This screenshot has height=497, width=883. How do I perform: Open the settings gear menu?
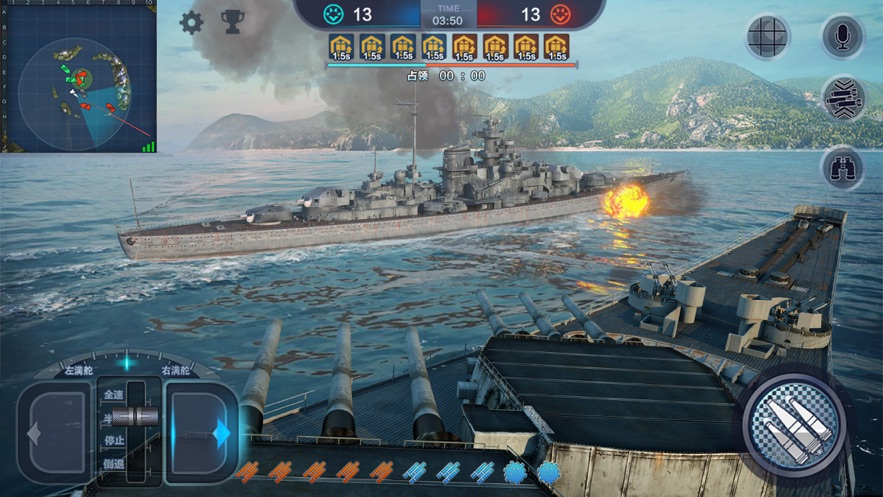(191, 22)
